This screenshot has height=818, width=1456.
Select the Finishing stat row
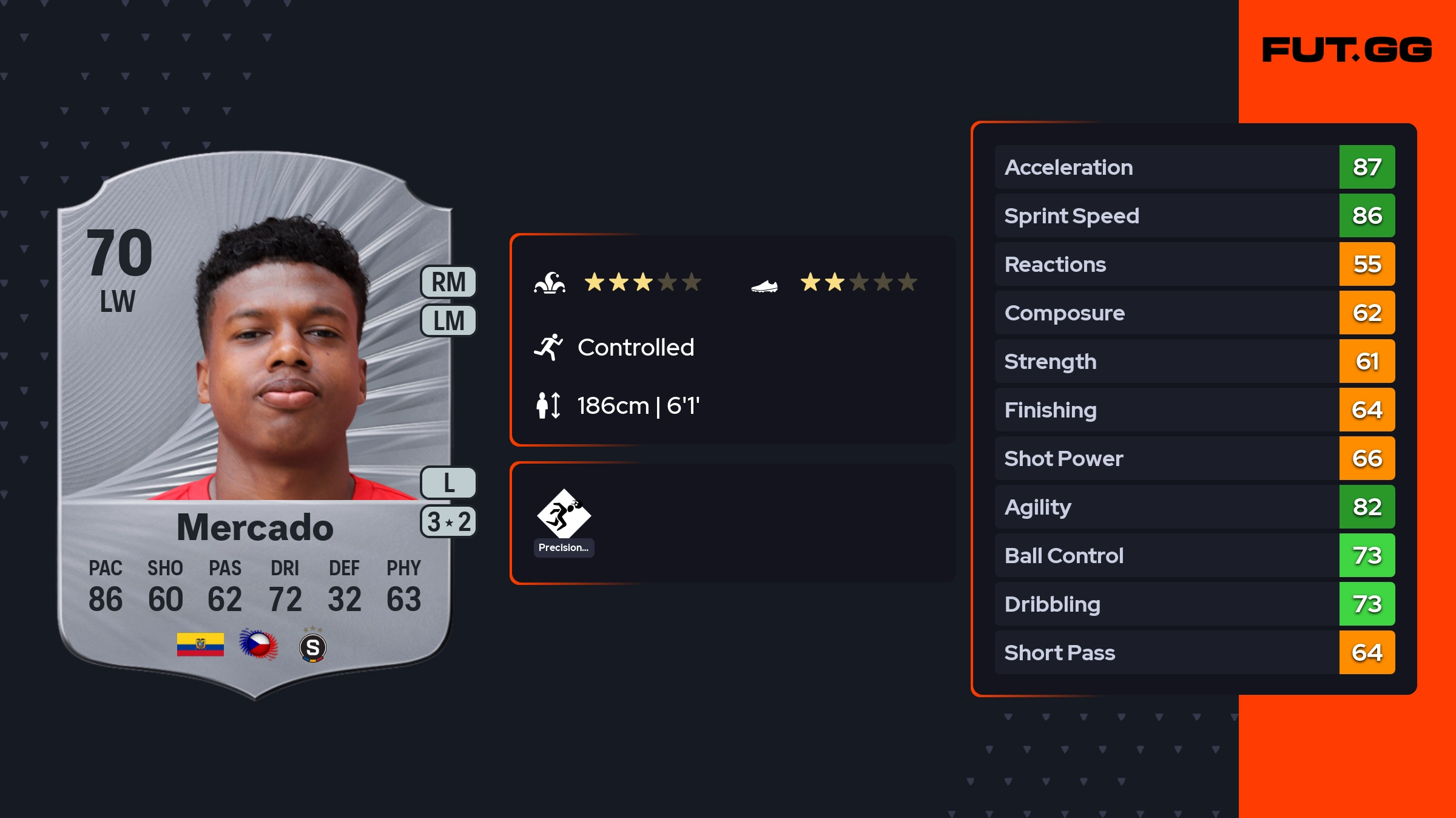pyautogui.click(x=1194, y=410)
